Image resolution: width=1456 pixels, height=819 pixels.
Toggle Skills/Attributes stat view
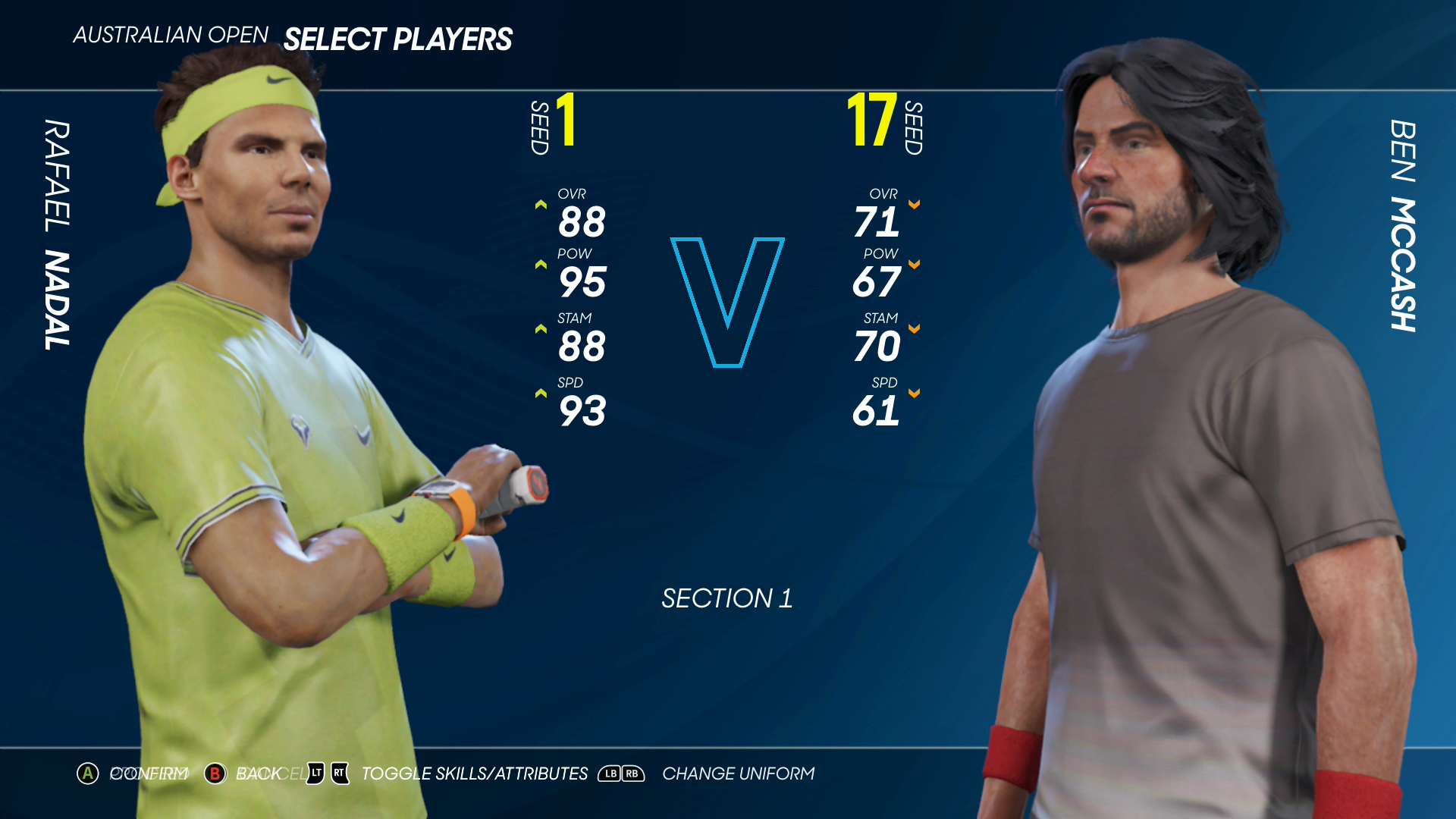pos(474,773)
